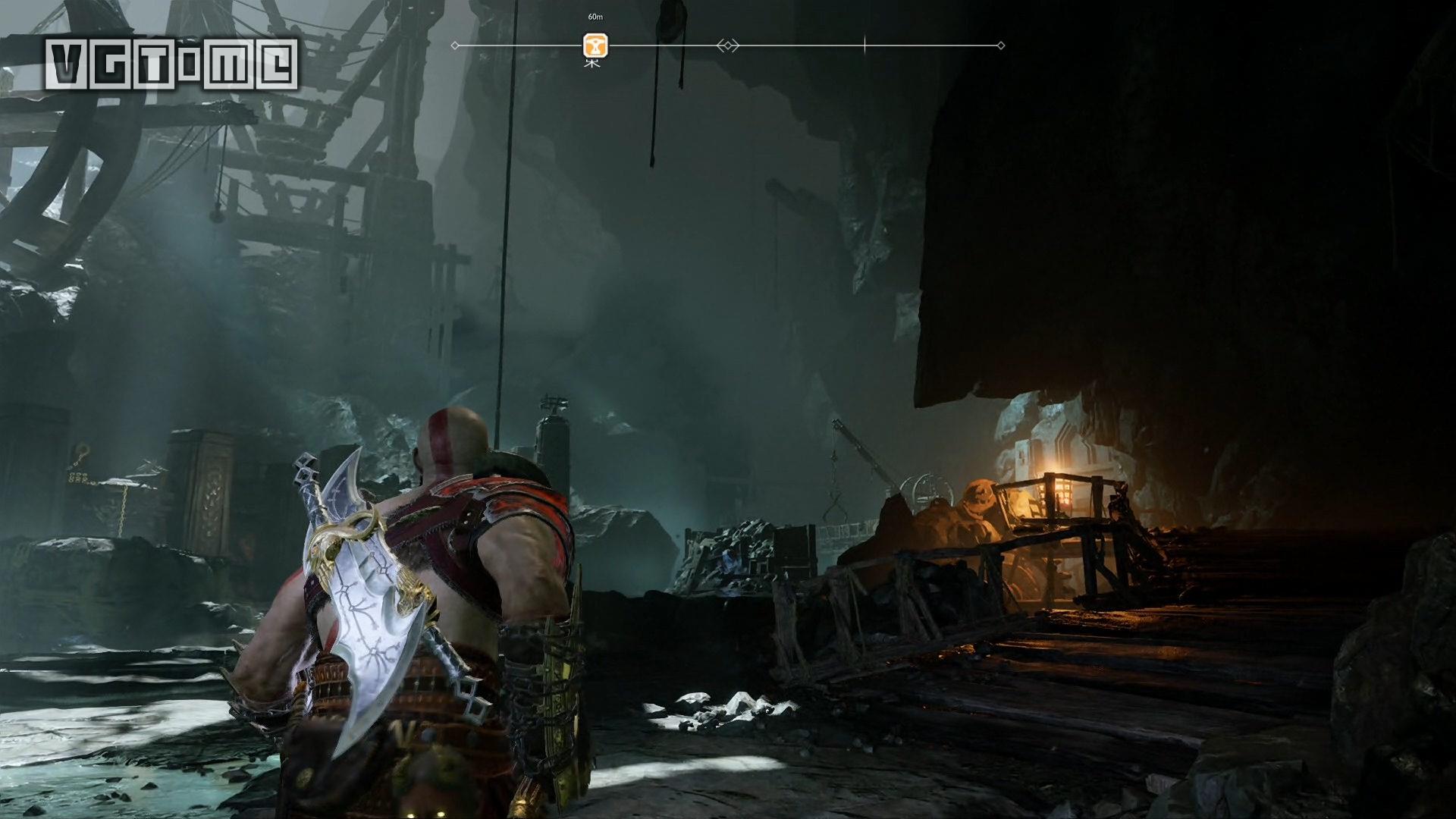Select the orange objective marker on the compass

[595, 45]
